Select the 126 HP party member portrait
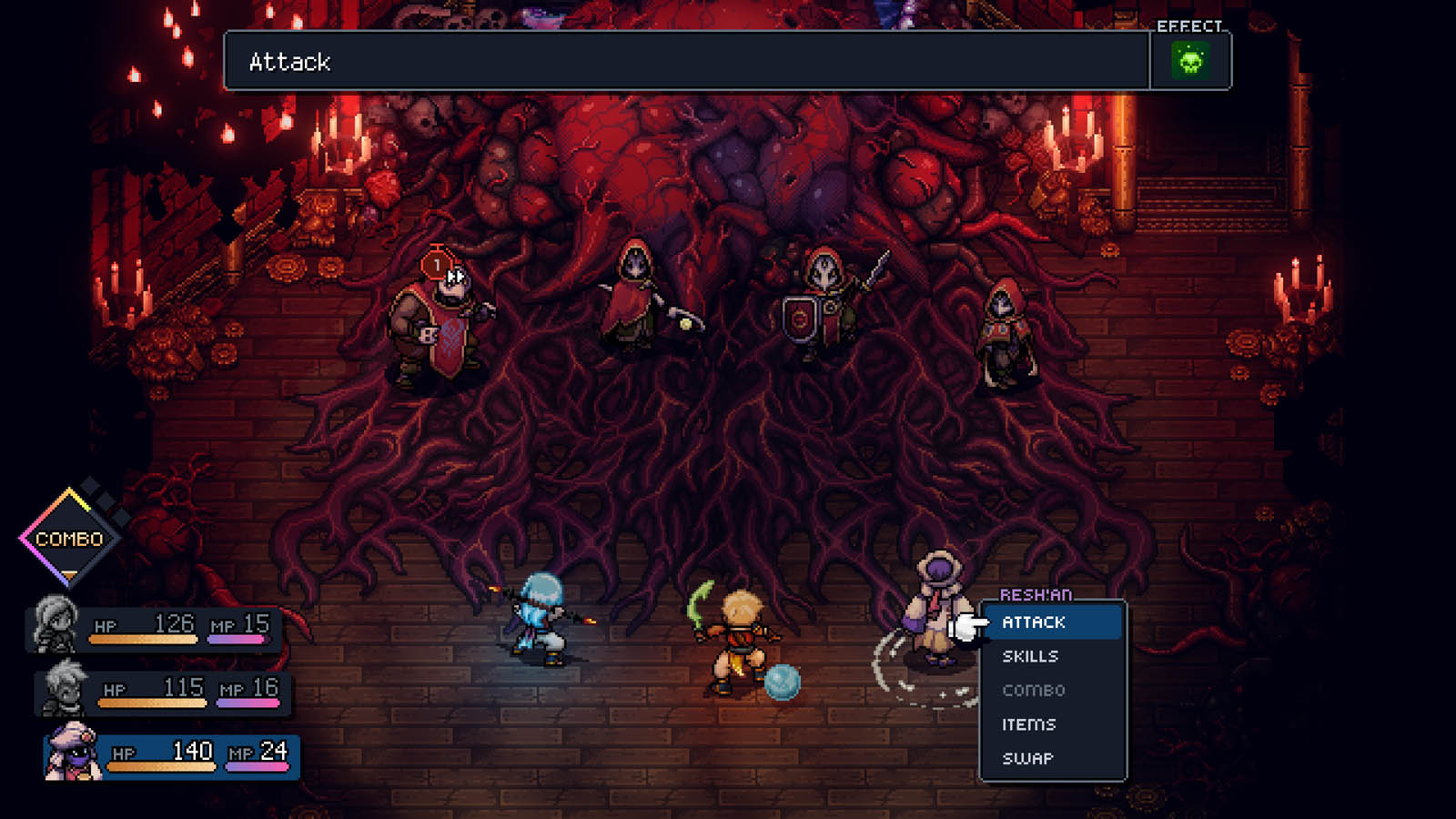This screenshot has width=1456, height=819. click(55, 624)
